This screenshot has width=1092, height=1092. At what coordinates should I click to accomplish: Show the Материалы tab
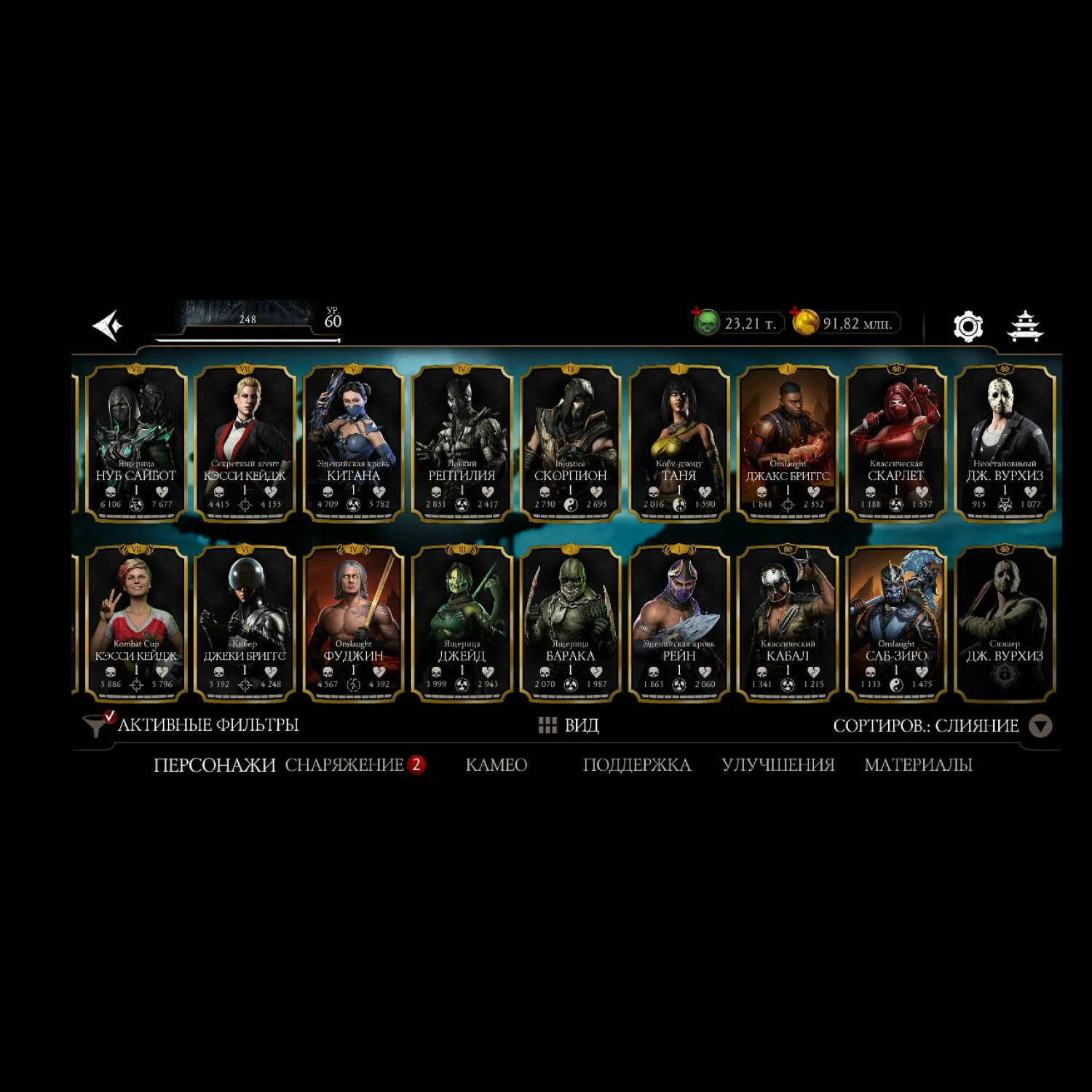[x=918, y=765]
